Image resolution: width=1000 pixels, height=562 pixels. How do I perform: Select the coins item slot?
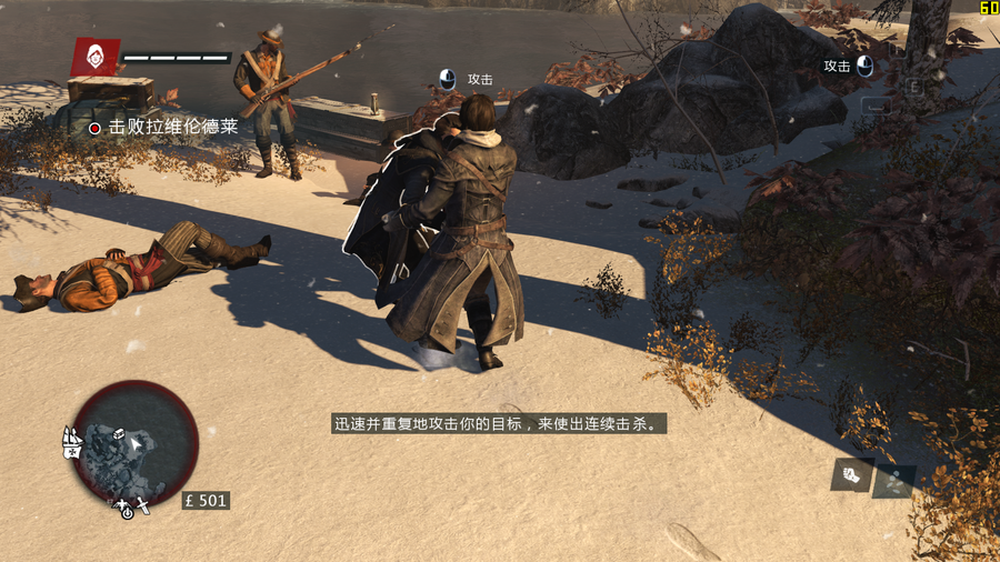pyautogui.click(x=894, y=480)
